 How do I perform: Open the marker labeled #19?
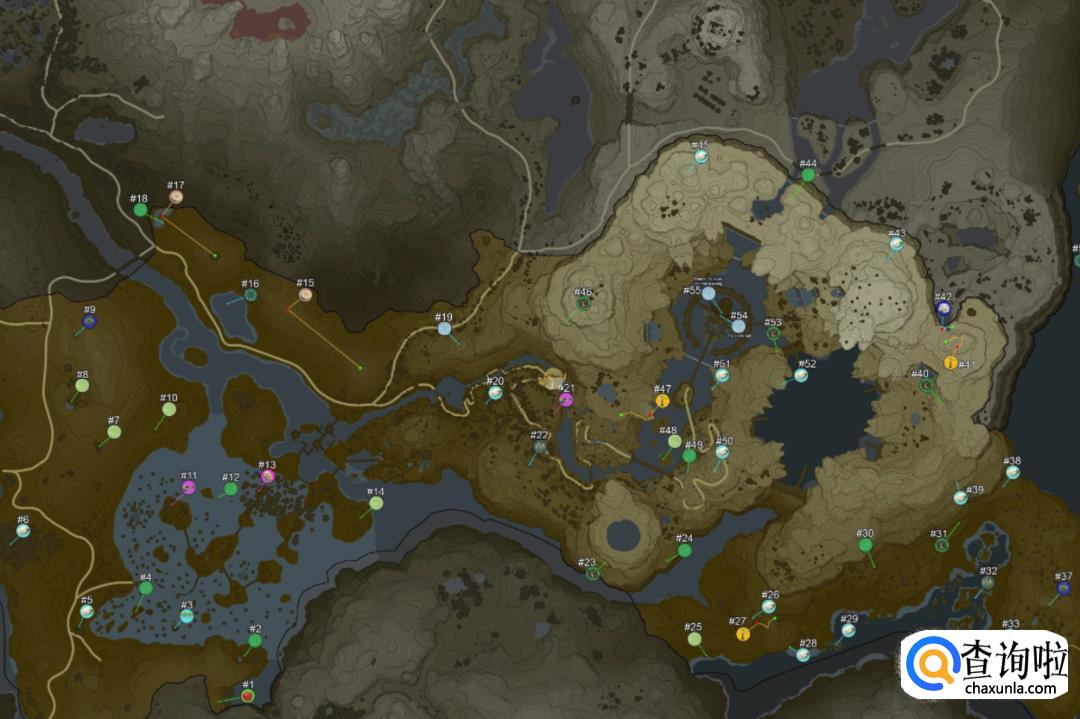[x=444, y=328]
